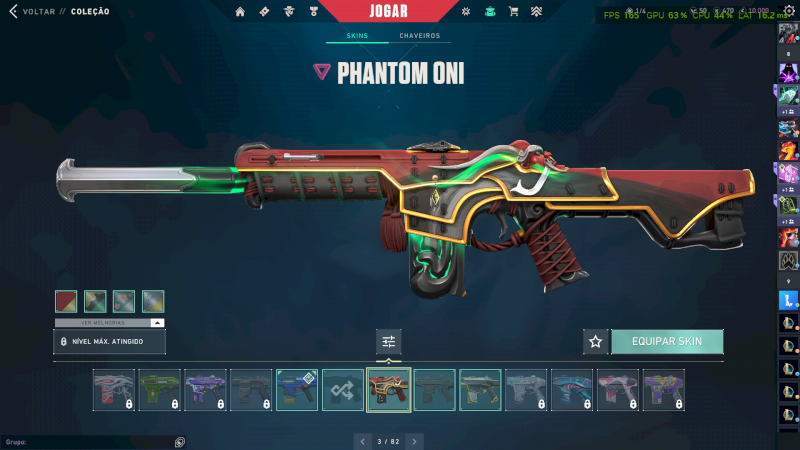Select the blue Phantom skin with diamond badge

297,390
